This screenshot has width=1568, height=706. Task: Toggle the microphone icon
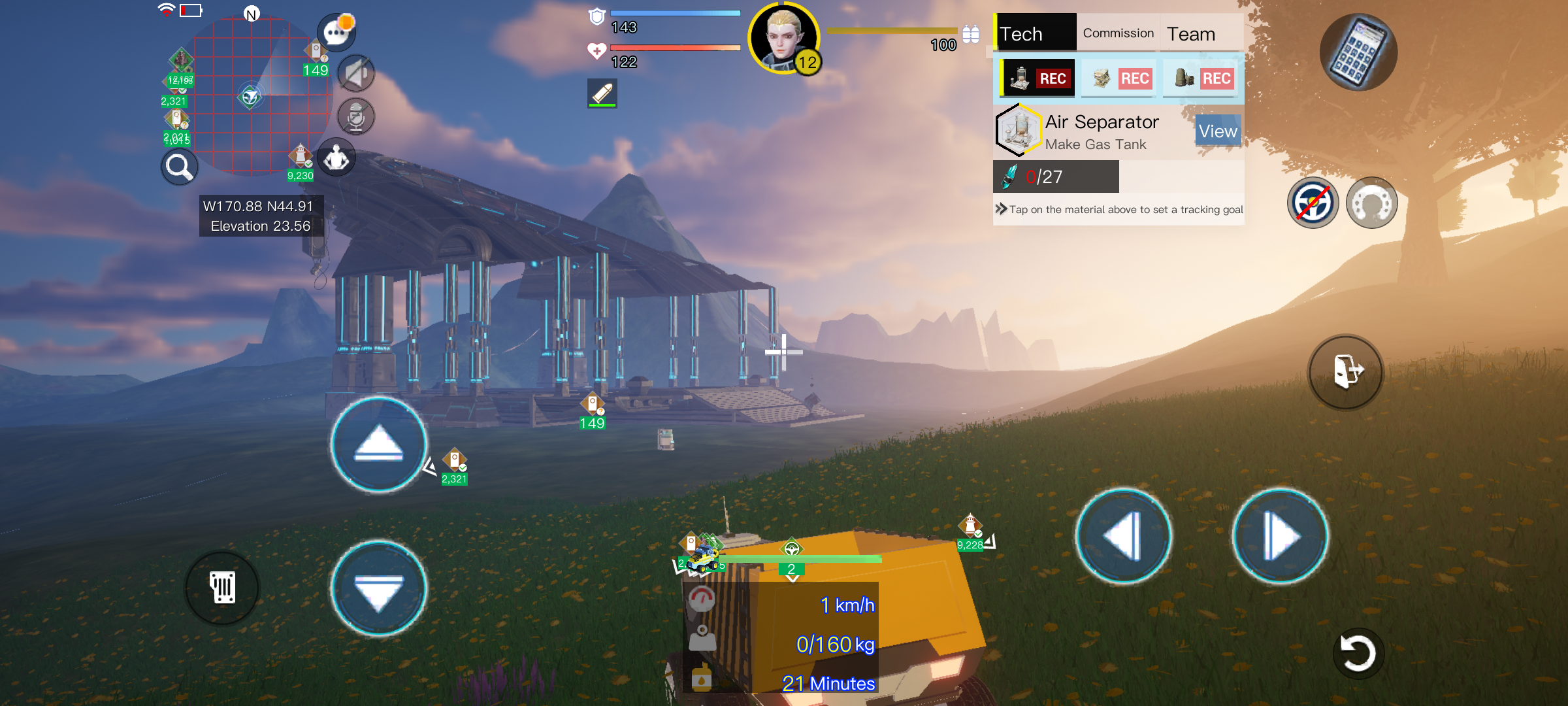click(356, 117)
